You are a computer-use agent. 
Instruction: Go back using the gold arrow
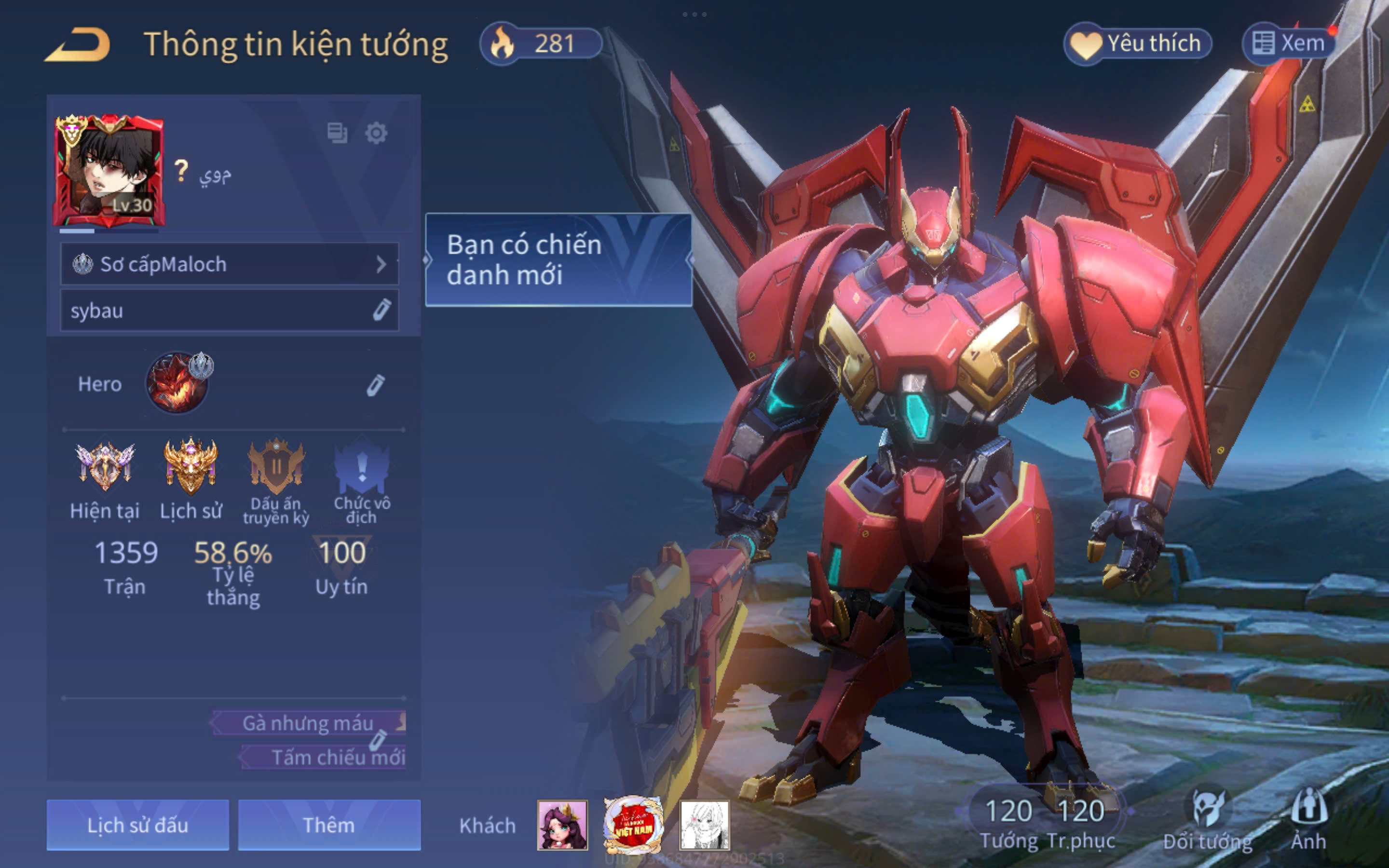click(77, 45)
